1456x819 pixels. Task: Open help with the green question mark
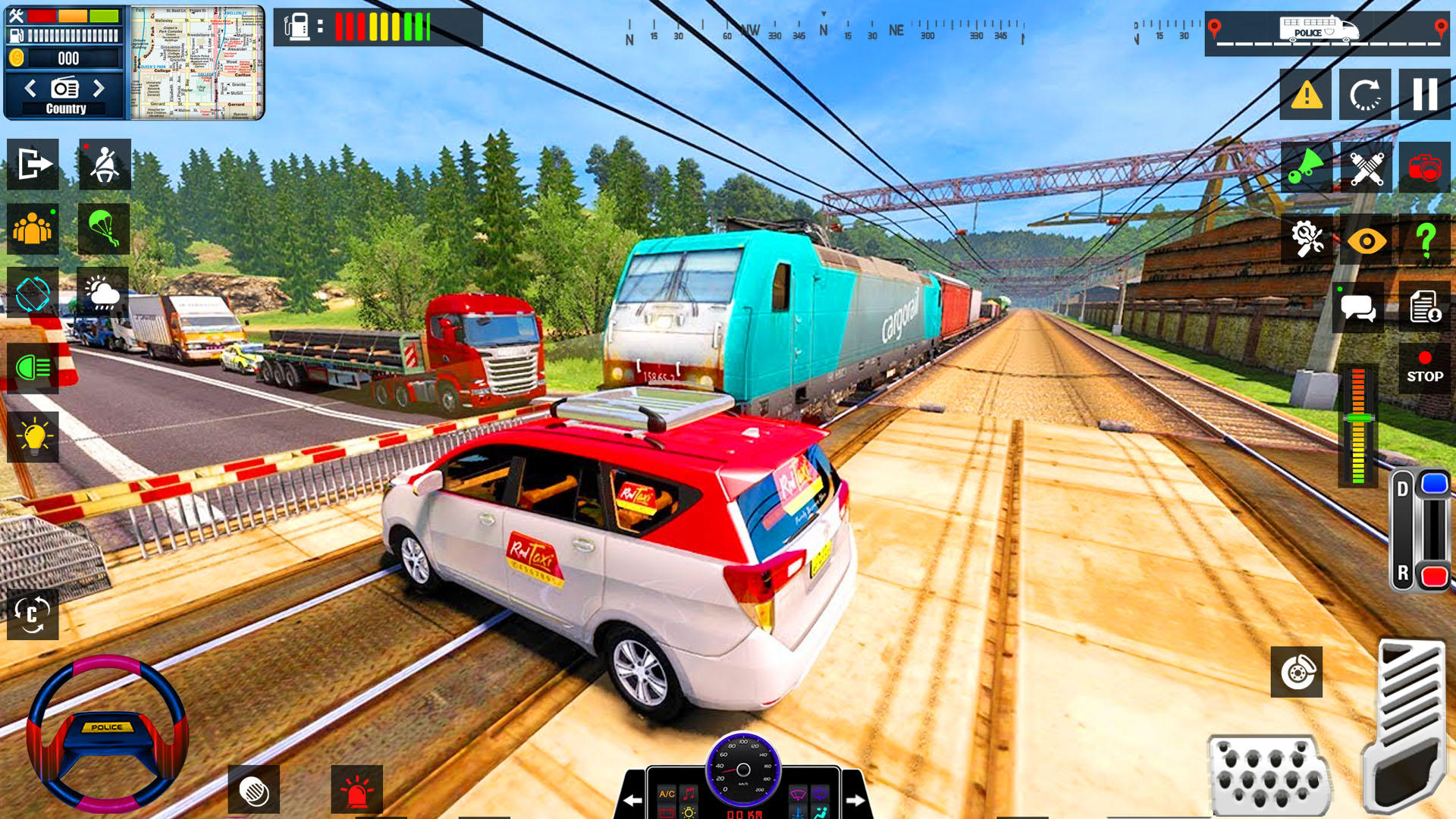(x=1425, y=241)
